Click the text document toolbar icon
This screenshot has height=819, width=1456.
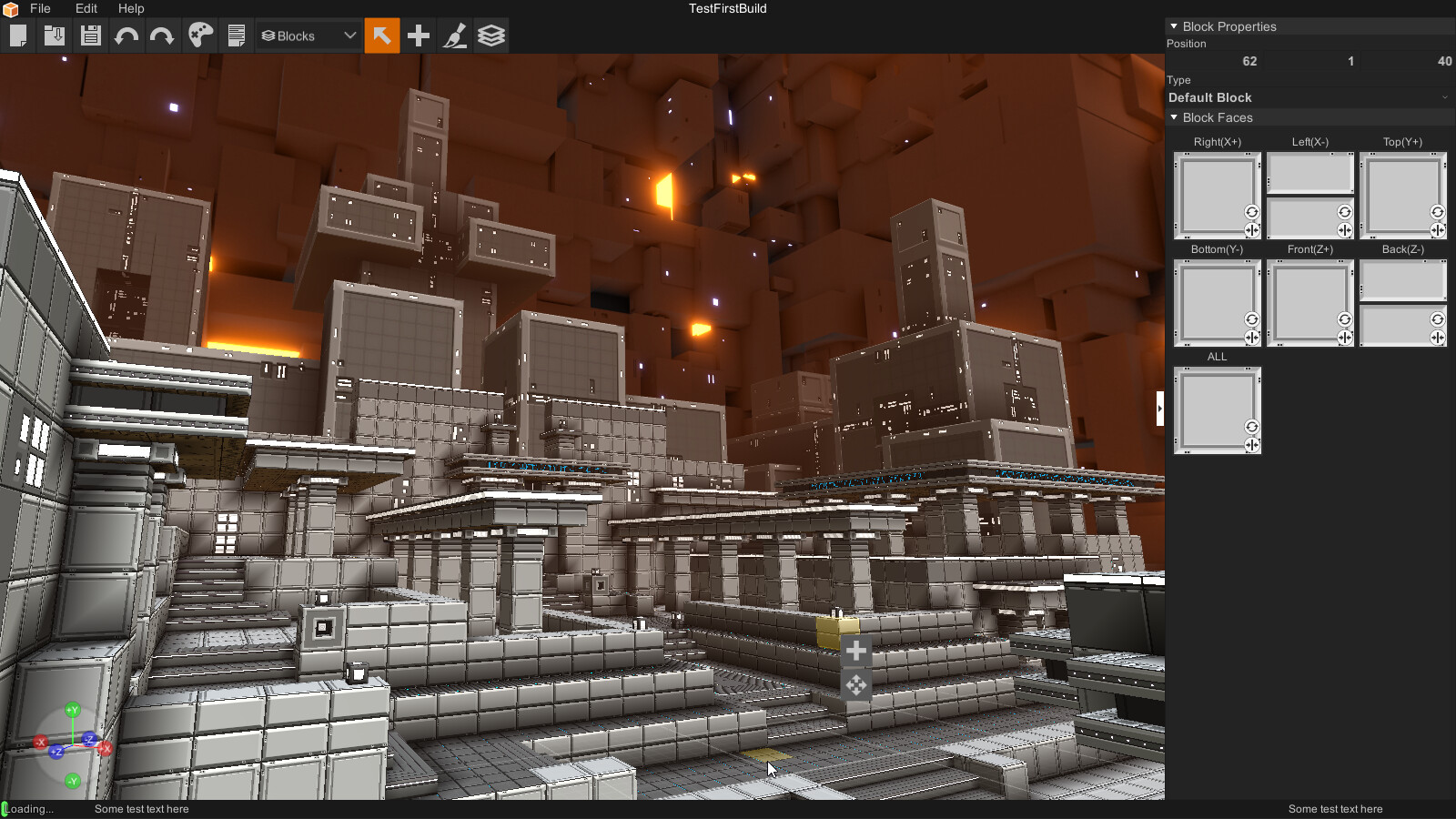click(x=237, y=36)
